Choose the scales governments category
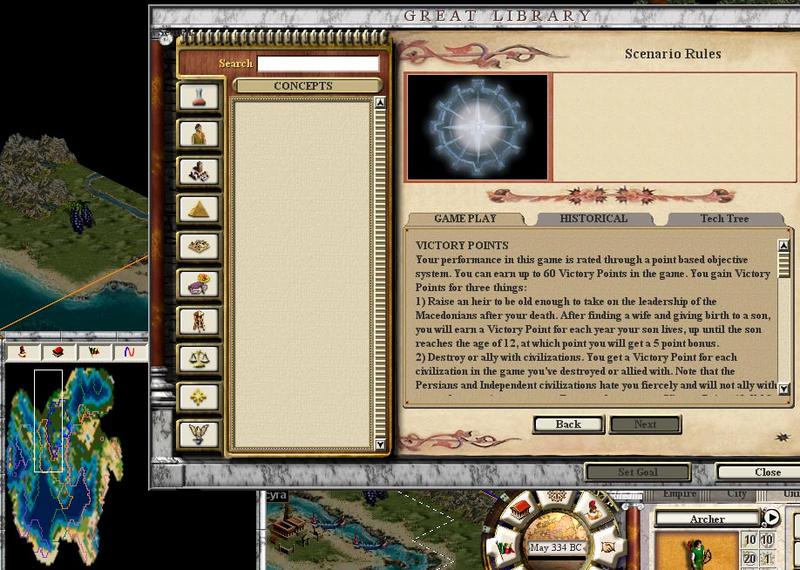Screen dimensions: 800x570 [x=198, y=358]
